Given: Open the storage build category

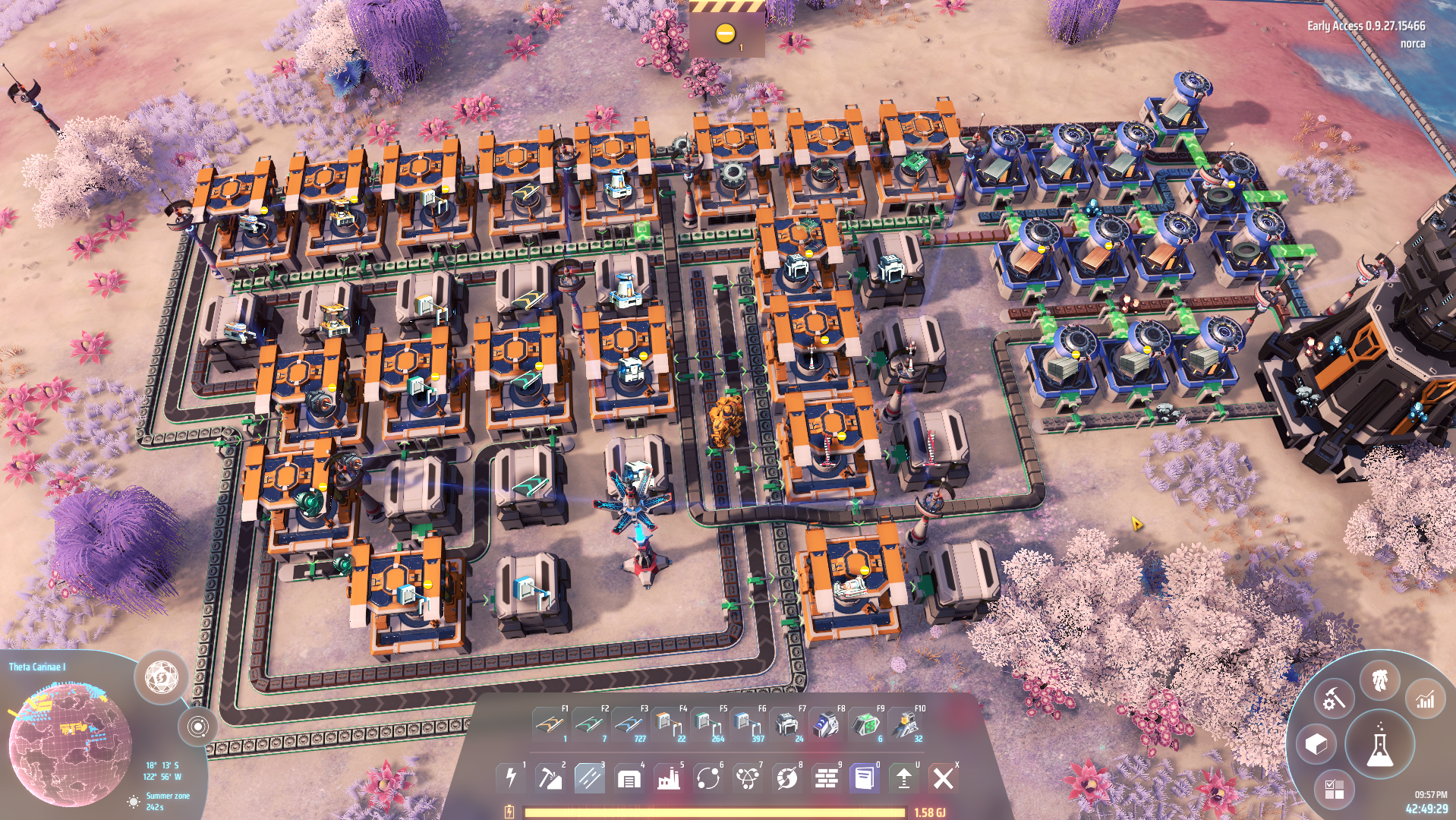Looking at the screenshot, I should point(629,777).
